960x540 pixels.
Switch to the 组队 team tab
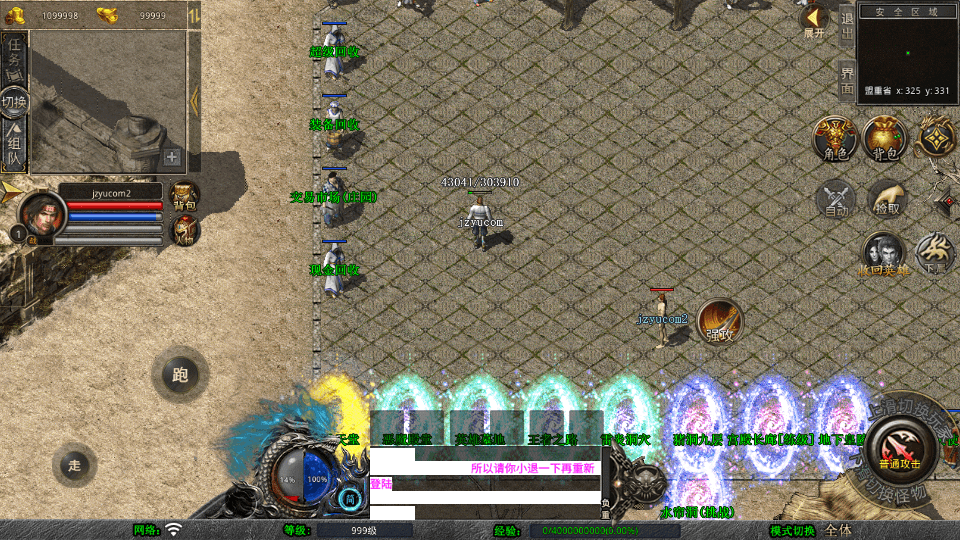15,147
